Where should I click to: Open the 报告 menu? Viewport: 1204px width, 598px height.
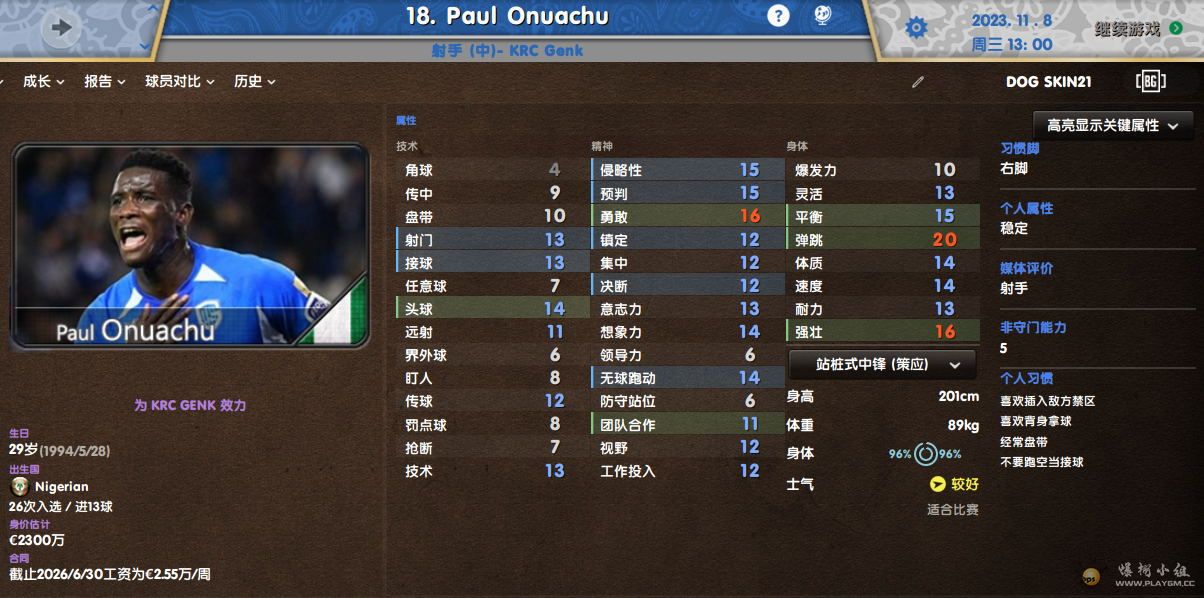tap(105, 82)
